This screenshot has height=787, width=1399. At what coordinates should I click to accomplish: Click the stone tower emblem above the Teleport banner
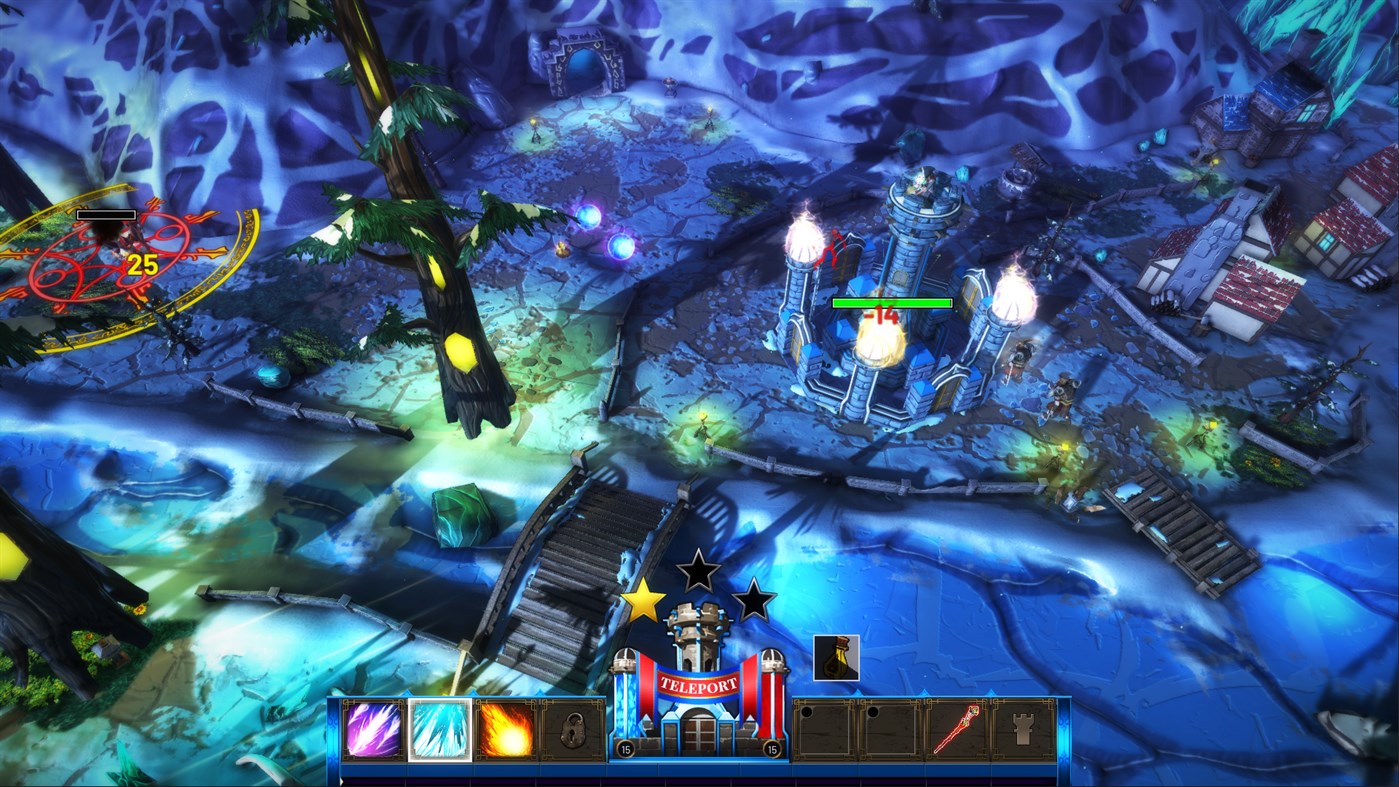700,628
